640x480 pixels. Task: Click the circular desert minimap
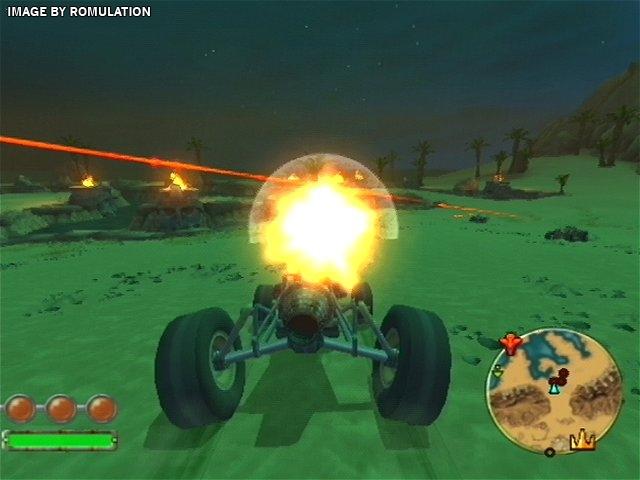[554, 390]
